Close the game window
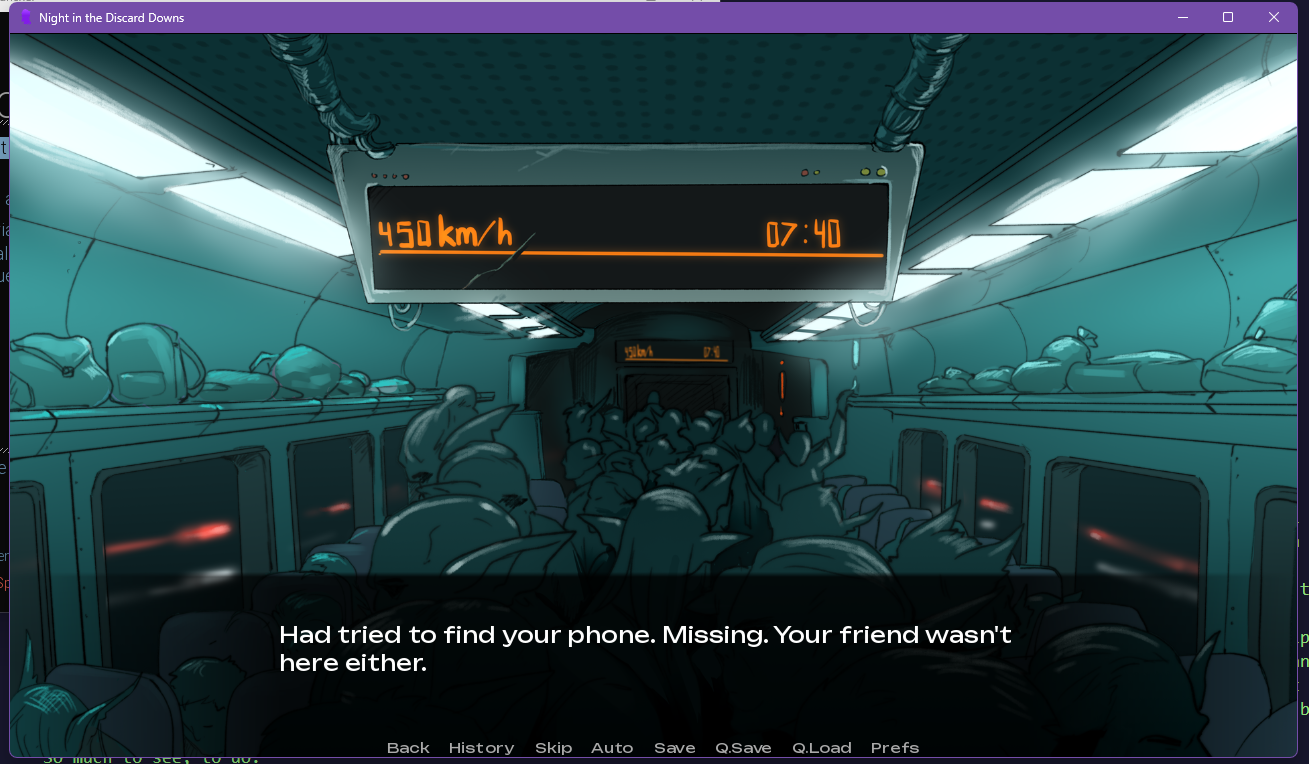The width and height of the screenshot is (1309, 764). pos(1274,17)
